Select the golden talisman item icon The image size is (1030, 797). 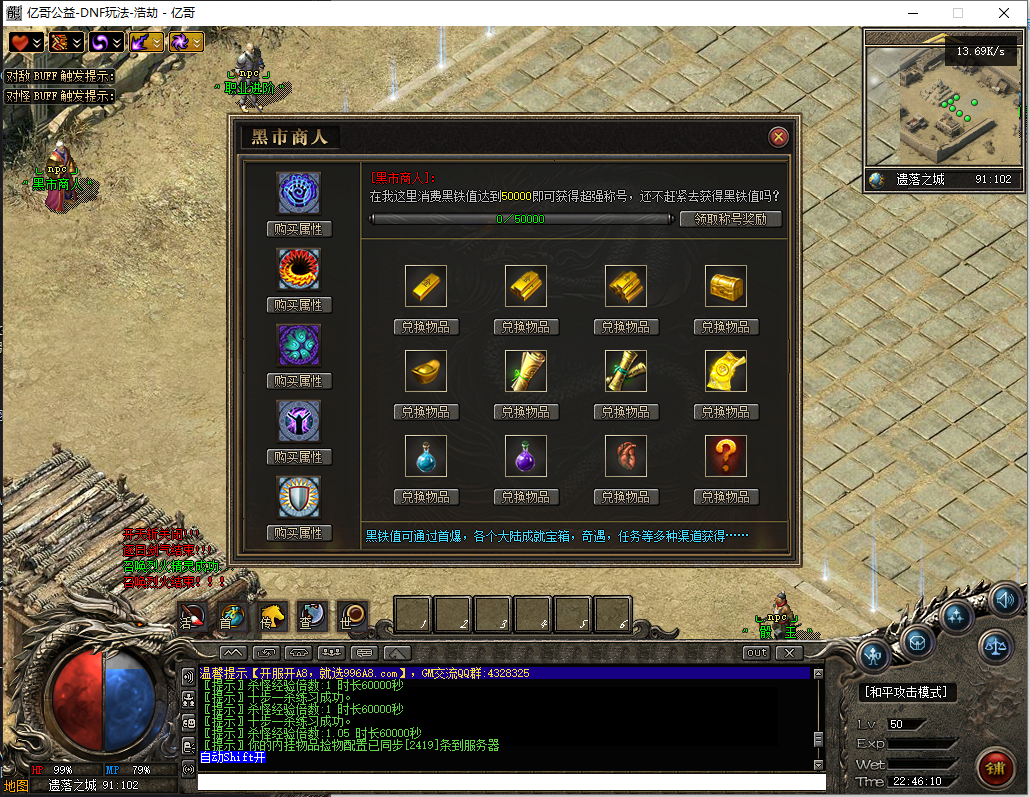(725, 371)
